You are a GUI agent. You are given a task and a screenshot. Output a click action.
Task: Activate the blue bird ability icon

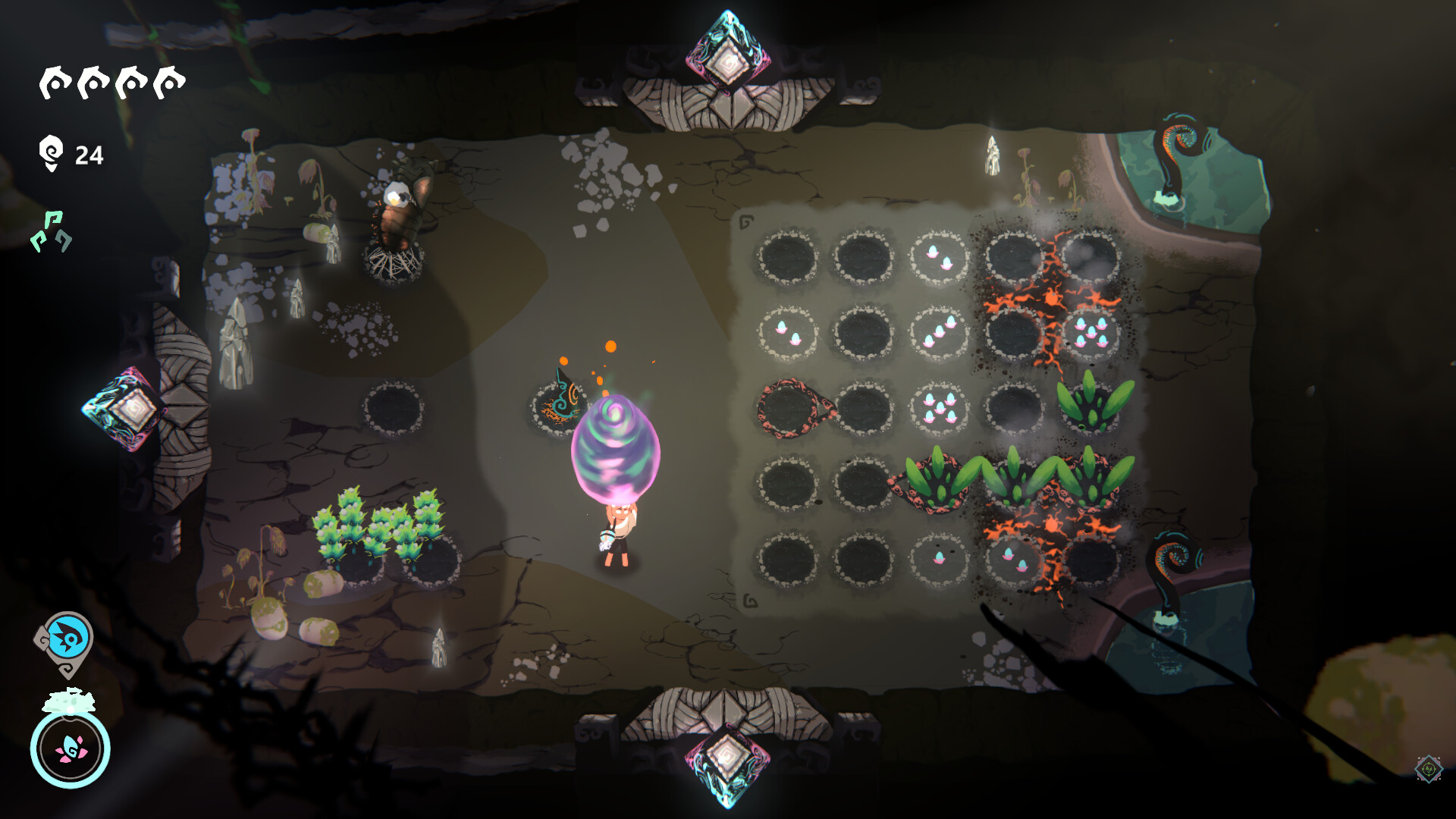[x=69, y=639]
